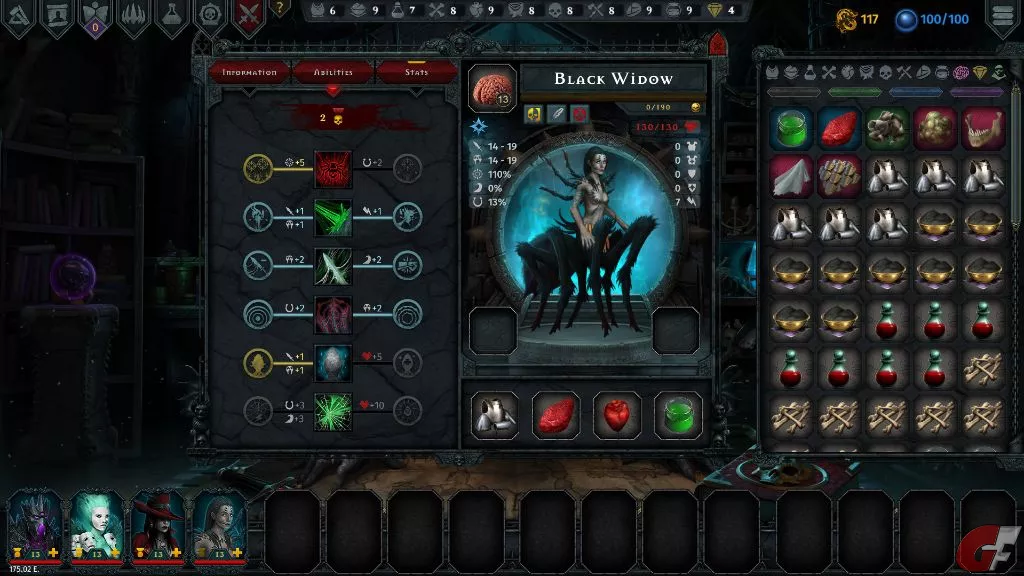This screenshot has height=576, width=1024.
Task: Choose the spider egg sac skill node
Action: (x=333, y=363)
